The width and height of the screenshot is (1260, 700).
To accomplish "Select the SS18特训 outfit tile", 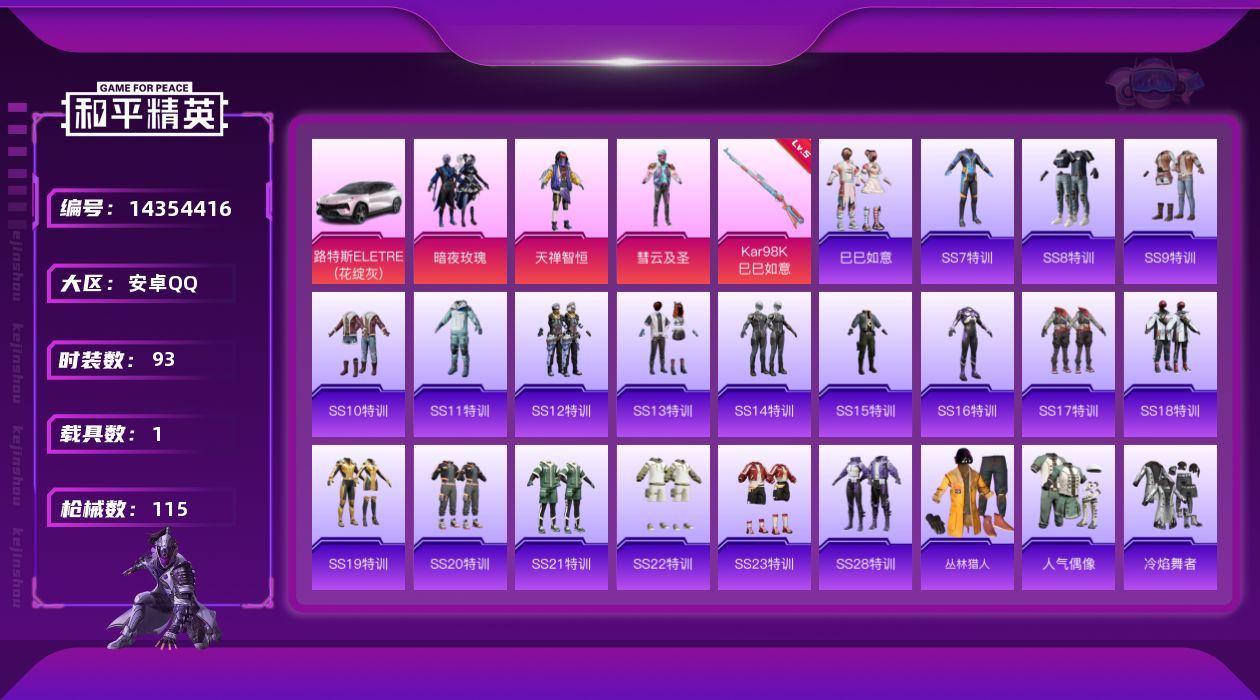I will [x=1170, y=364].
